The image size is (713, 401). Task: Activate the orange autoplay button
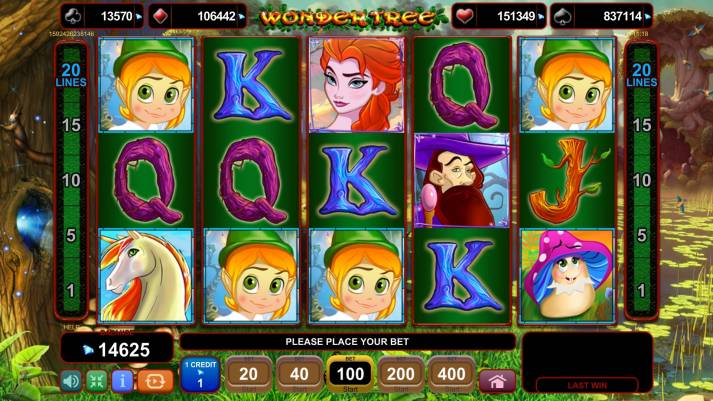(x=155, y=381)
